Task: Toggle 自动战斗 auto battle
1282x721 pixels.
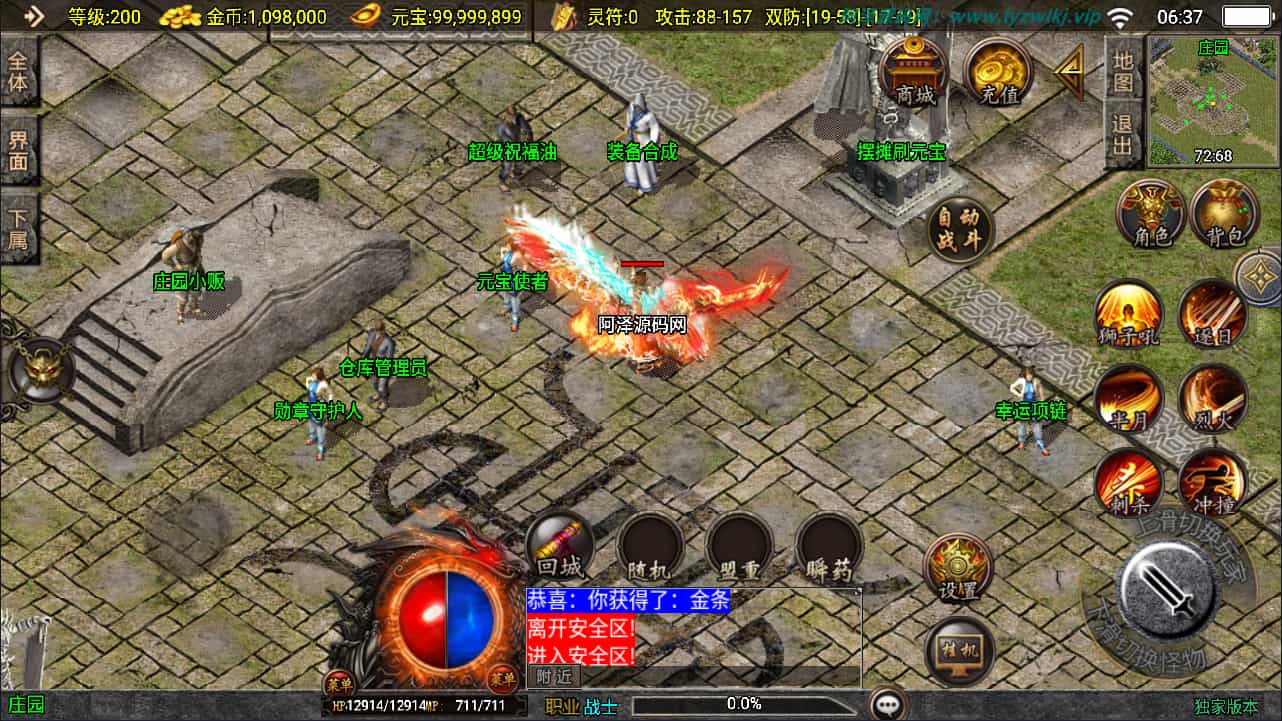Action: pyautogui.click(x=959, y=230)
